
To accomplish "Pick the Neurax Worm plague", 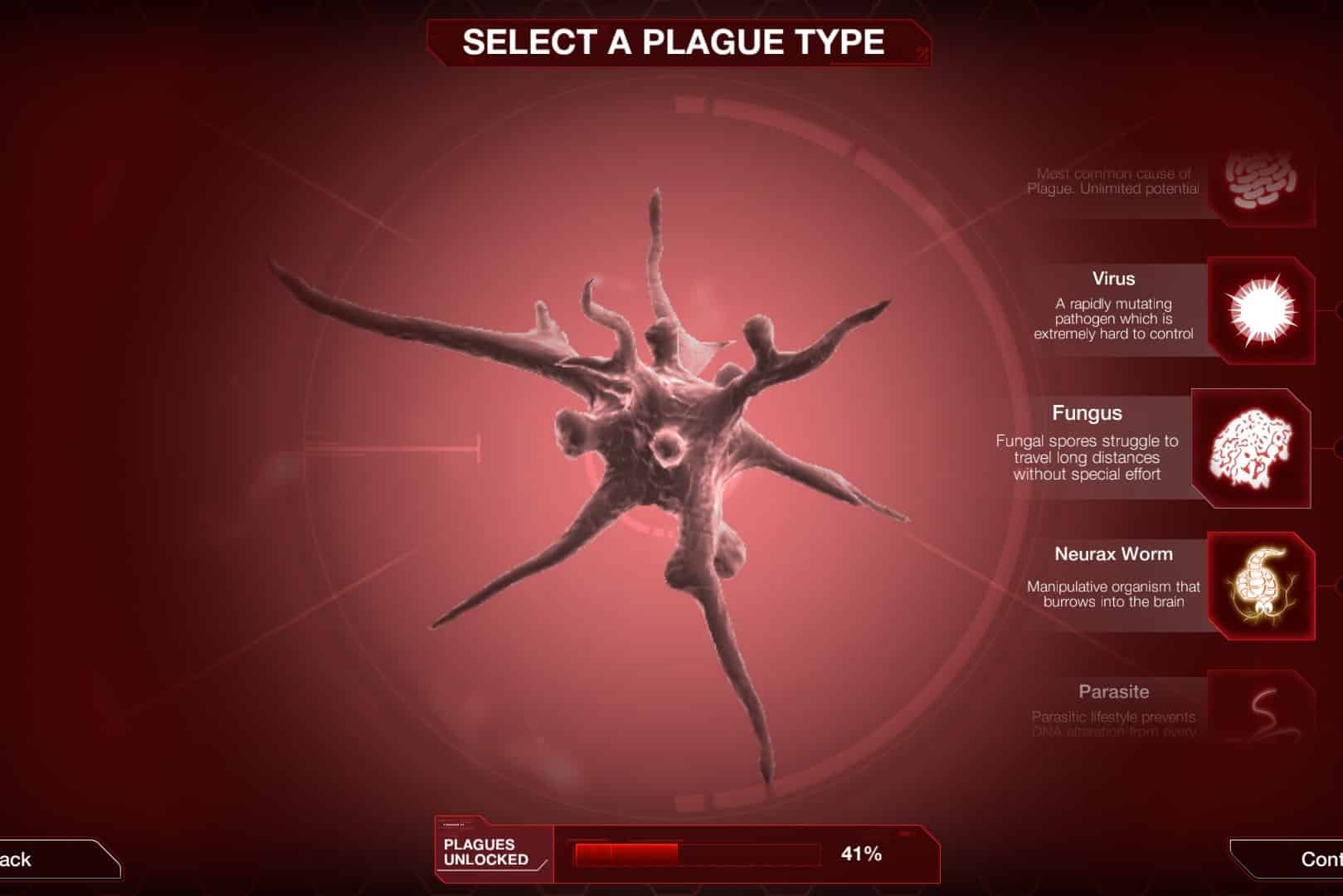I will [x=1260, y=586].
